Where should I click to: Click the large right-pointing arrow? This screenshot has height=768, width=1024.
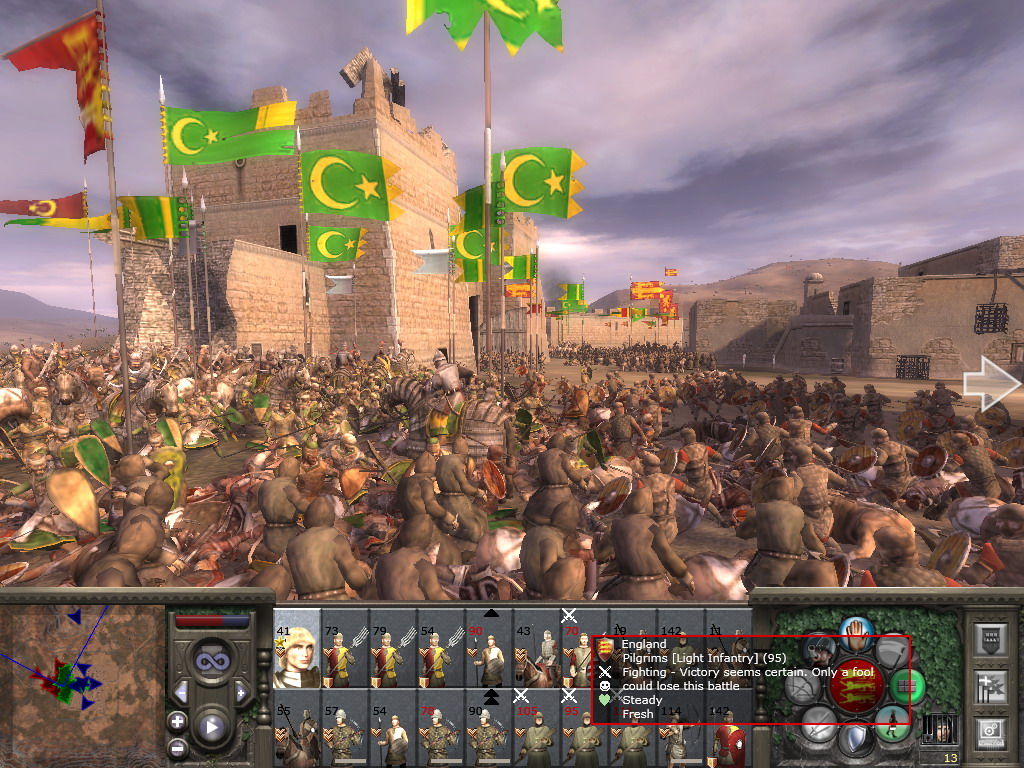click(990, 385)
